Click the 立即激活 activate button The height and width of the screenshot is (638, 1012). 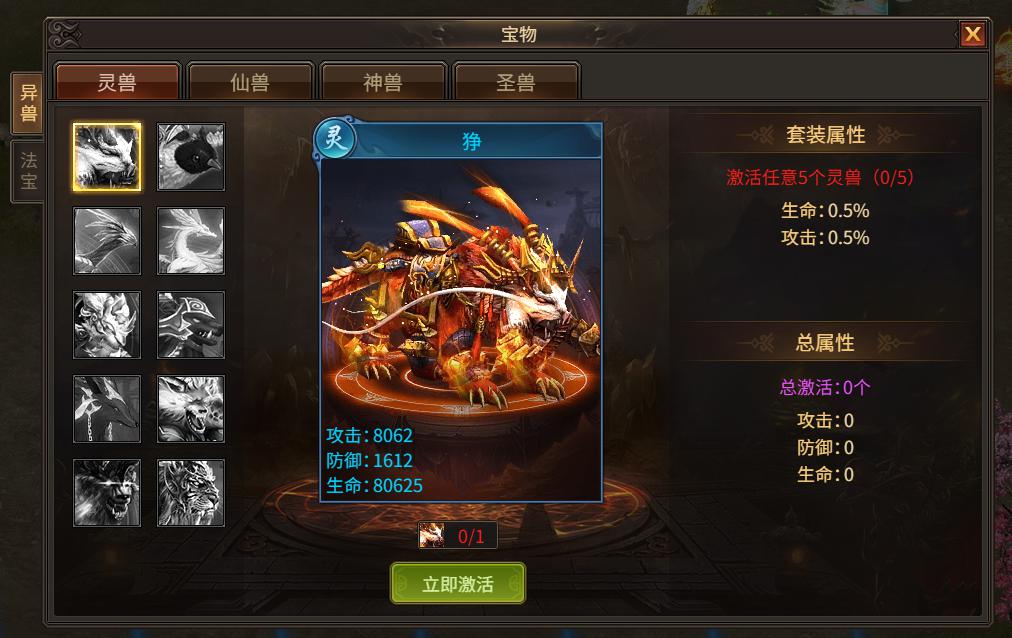click(457, 584)
